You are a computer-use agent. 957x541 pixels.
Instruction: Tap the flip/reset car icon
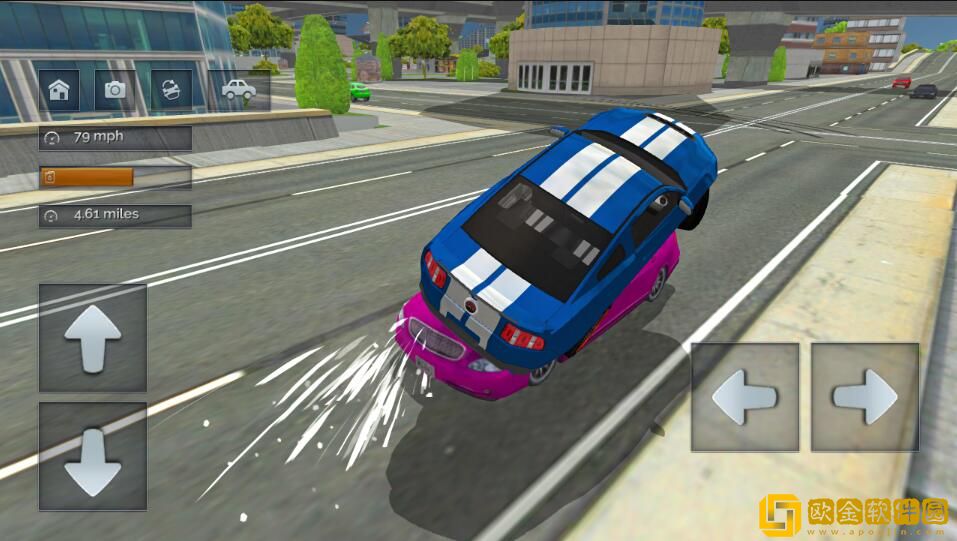pyautogui.click(x=171, y=90)
